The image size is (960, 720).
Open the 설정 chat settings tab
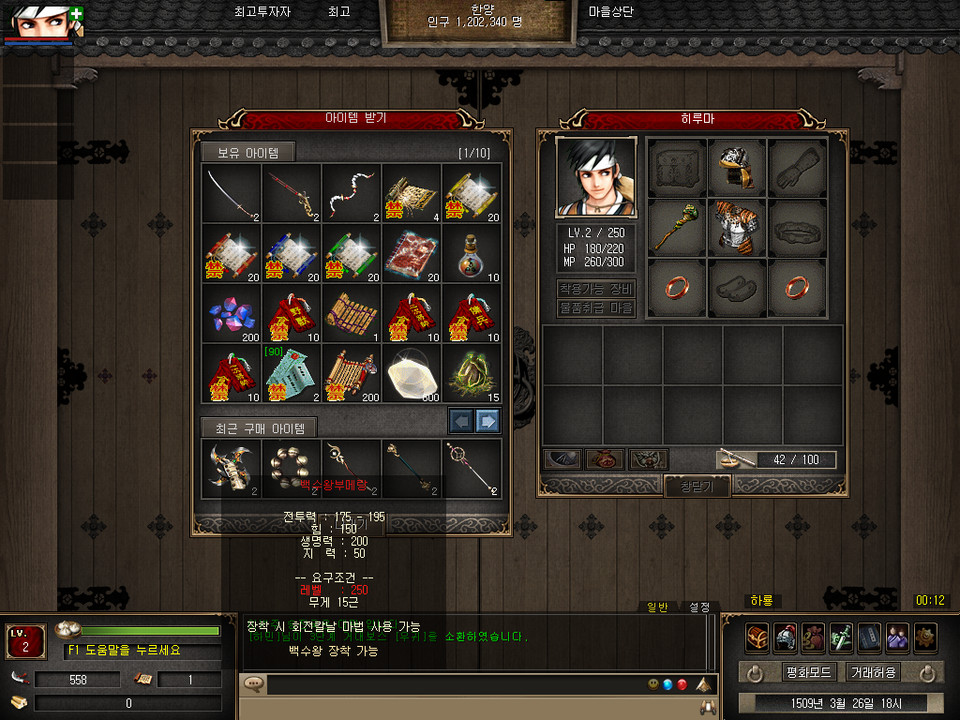(699, 606)
